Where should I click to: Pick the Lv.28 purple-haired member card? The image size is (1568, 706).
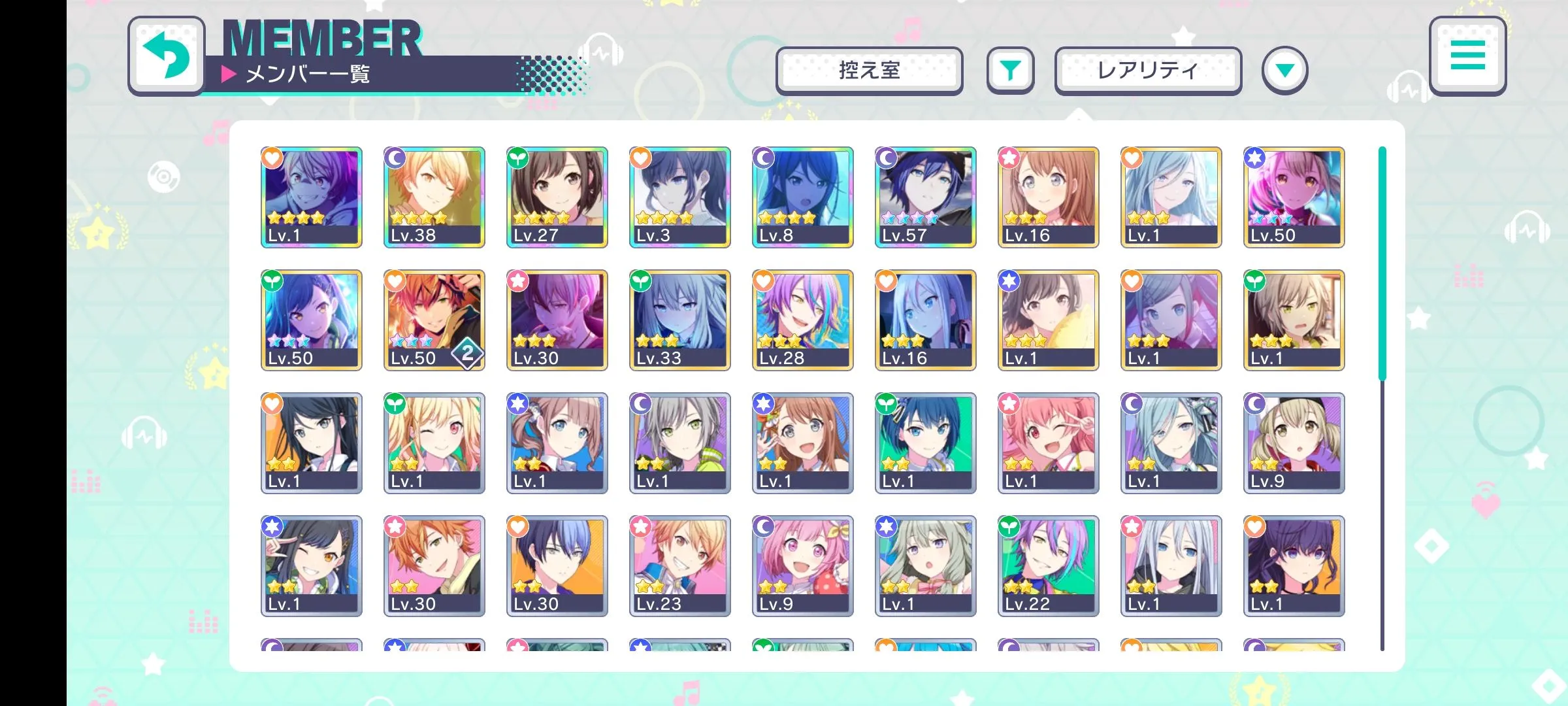pos(803,320)
